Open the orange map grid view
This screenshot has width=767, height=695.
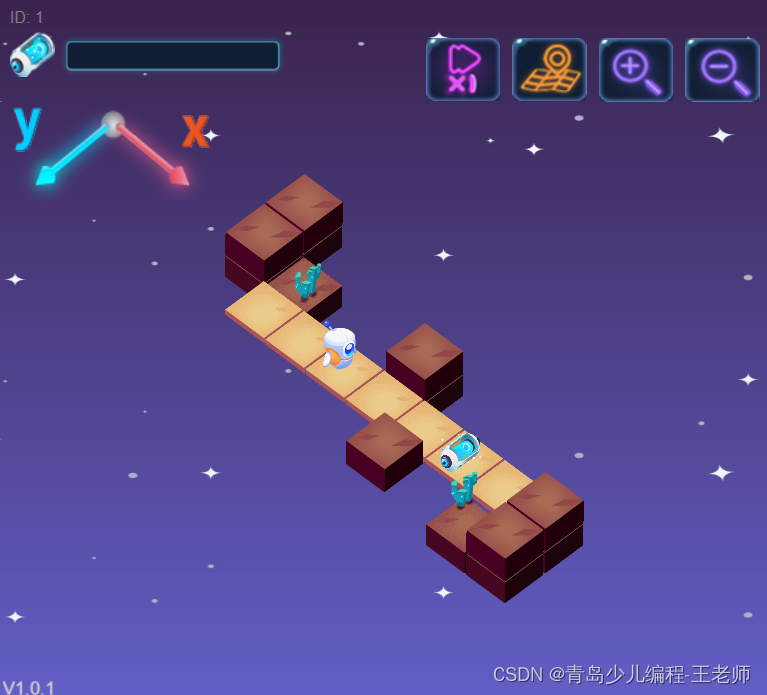(549, 69)
